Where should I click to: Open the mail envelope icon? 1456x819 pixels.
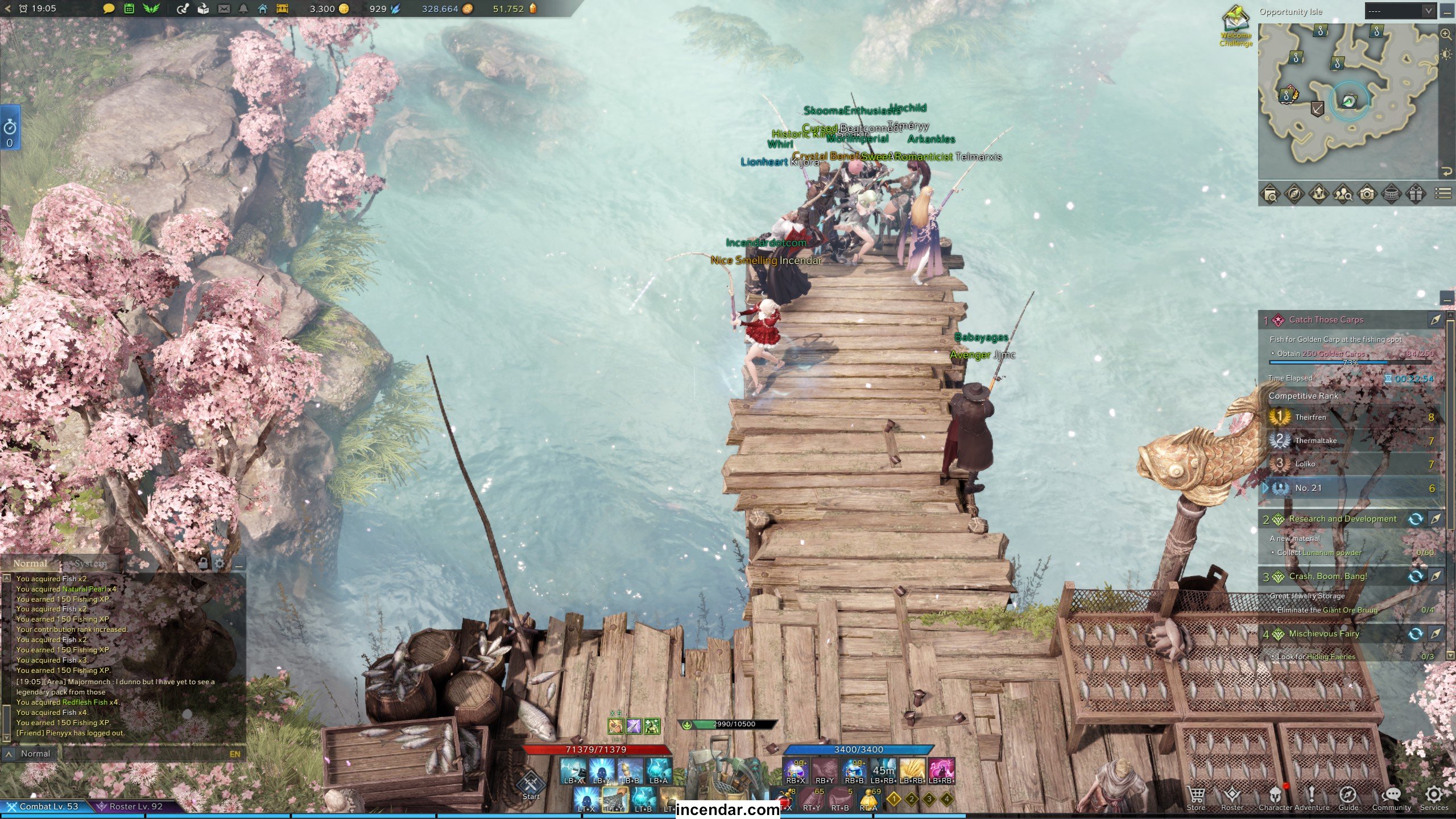(224, 9)
